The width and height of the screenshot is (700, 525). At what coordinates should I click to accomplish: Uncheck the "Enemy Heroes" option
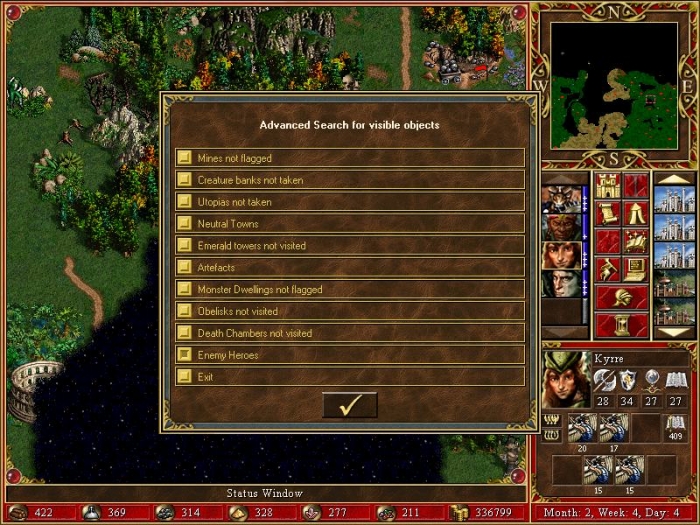click(184, 355)
